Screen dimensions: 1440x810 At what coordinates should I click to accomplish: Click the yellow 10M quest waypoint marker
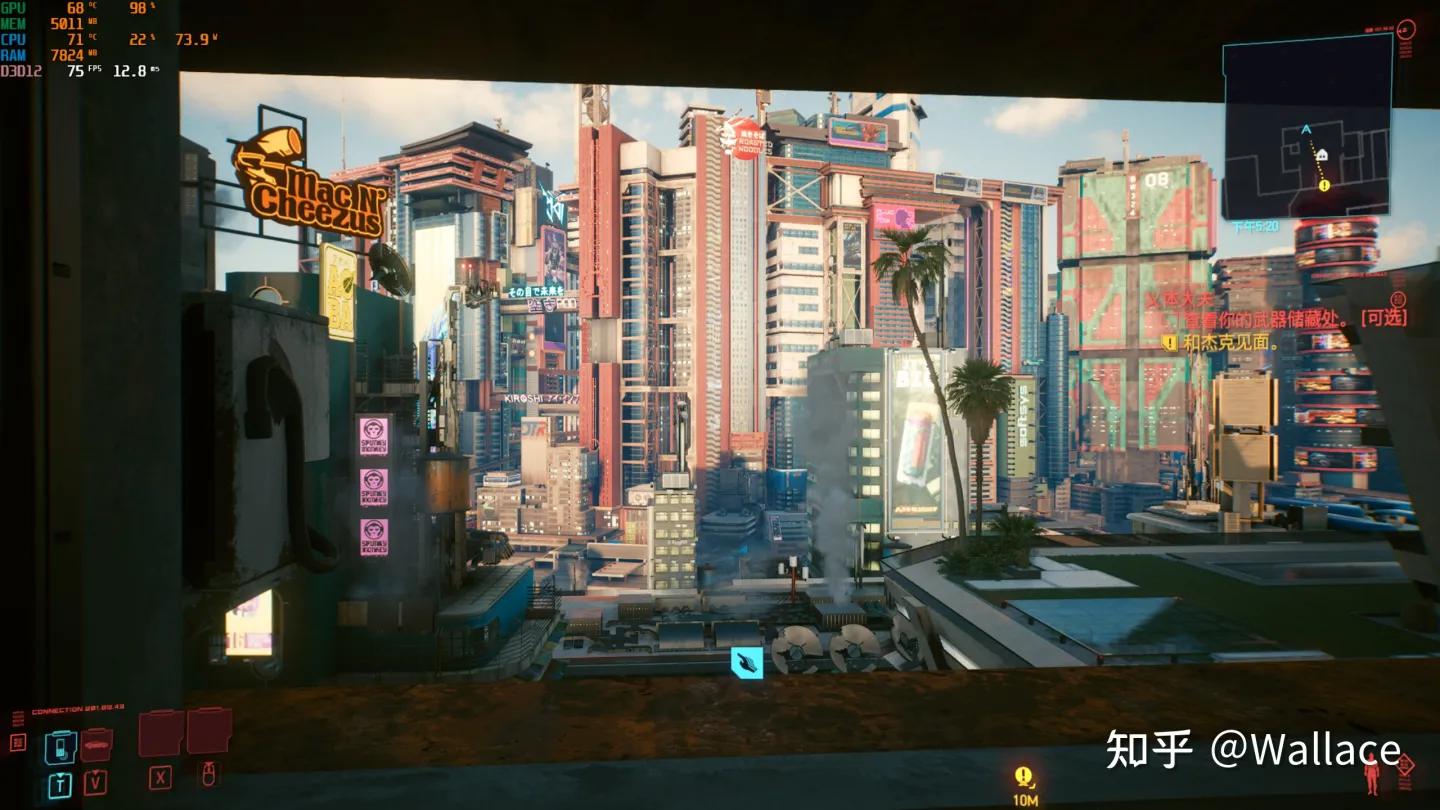coord(1023,777)
